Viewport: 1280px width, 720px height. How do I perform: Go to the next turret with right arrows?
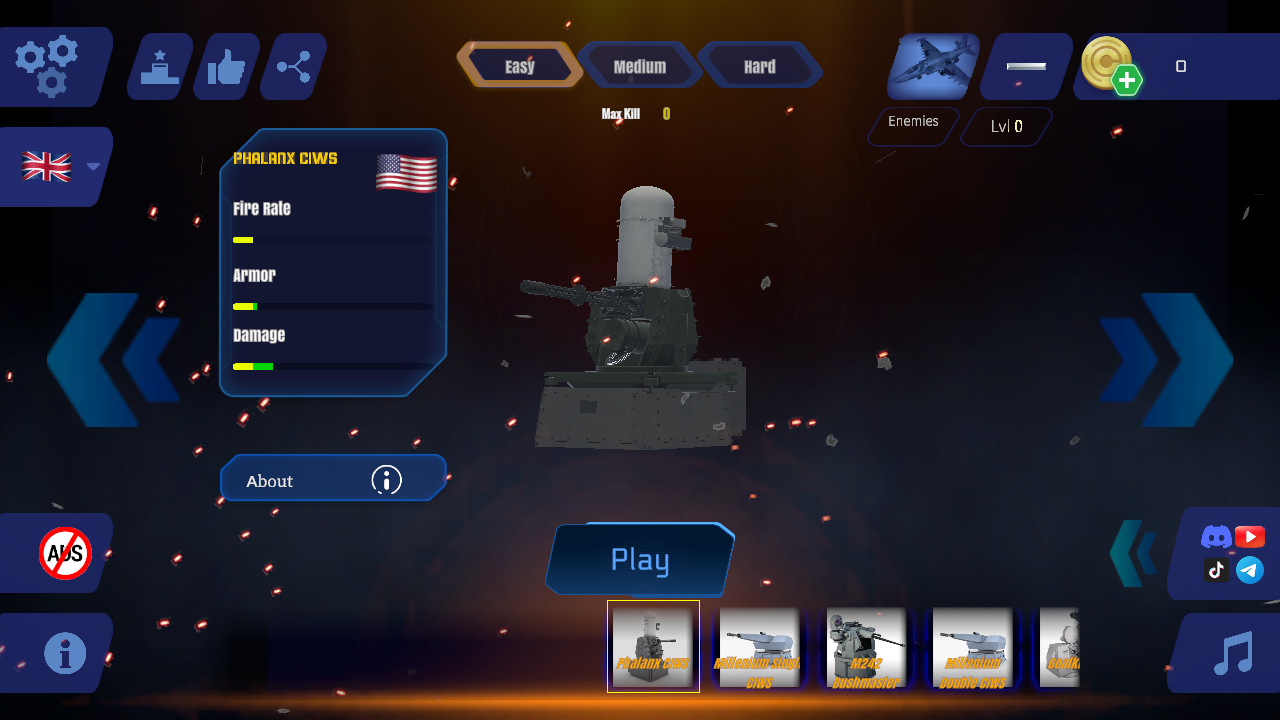[1167, 360]
